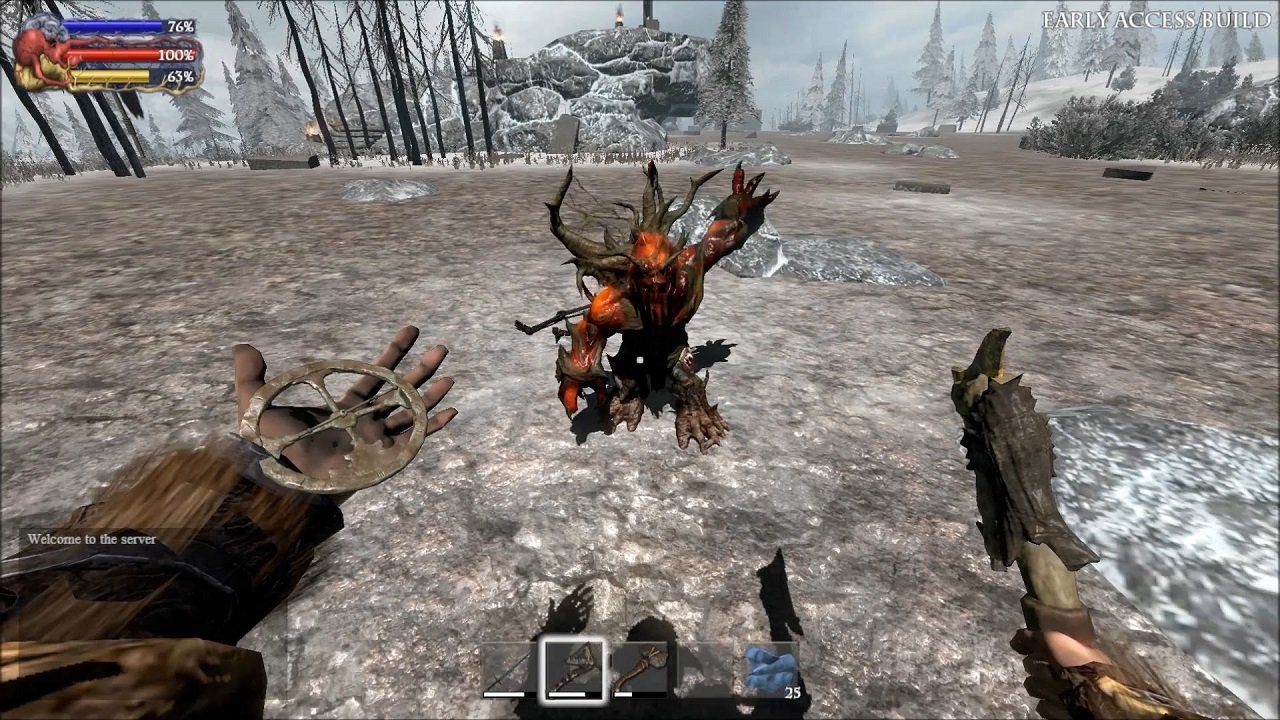Click the blue stamina bar showing 76%

[110, 27]
